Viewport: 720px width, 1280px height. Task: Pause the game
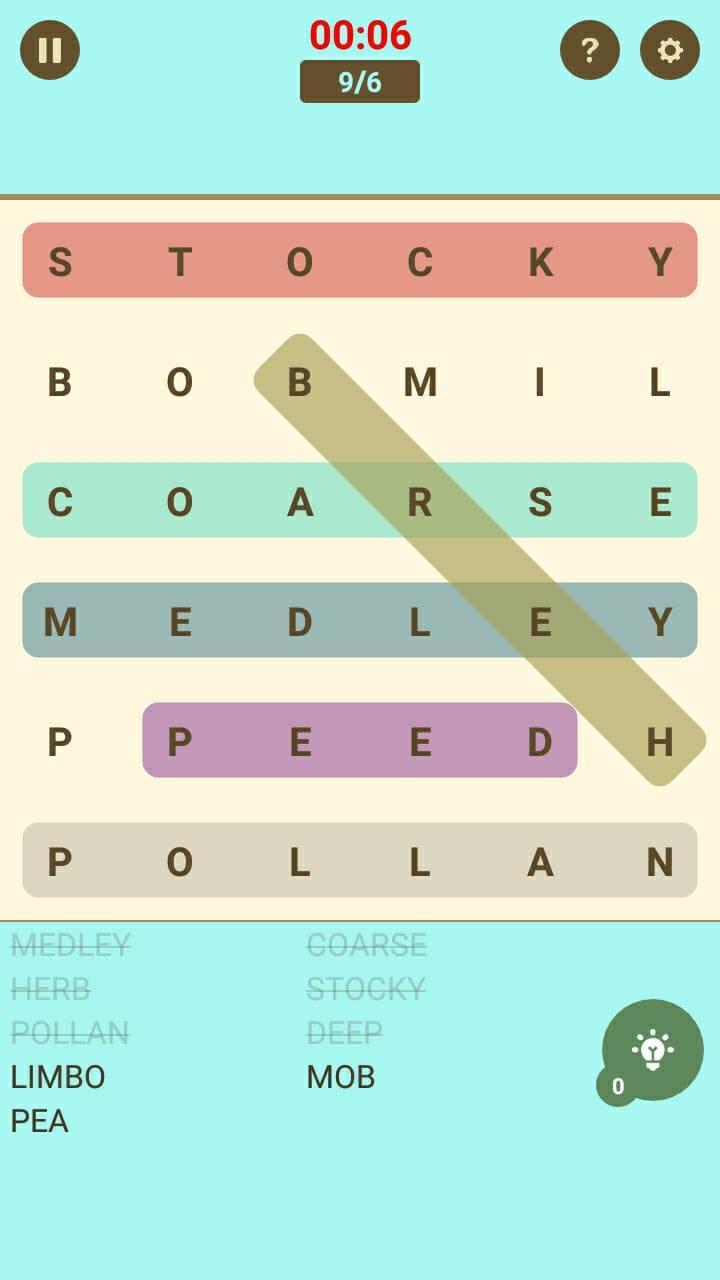point(50,50)
